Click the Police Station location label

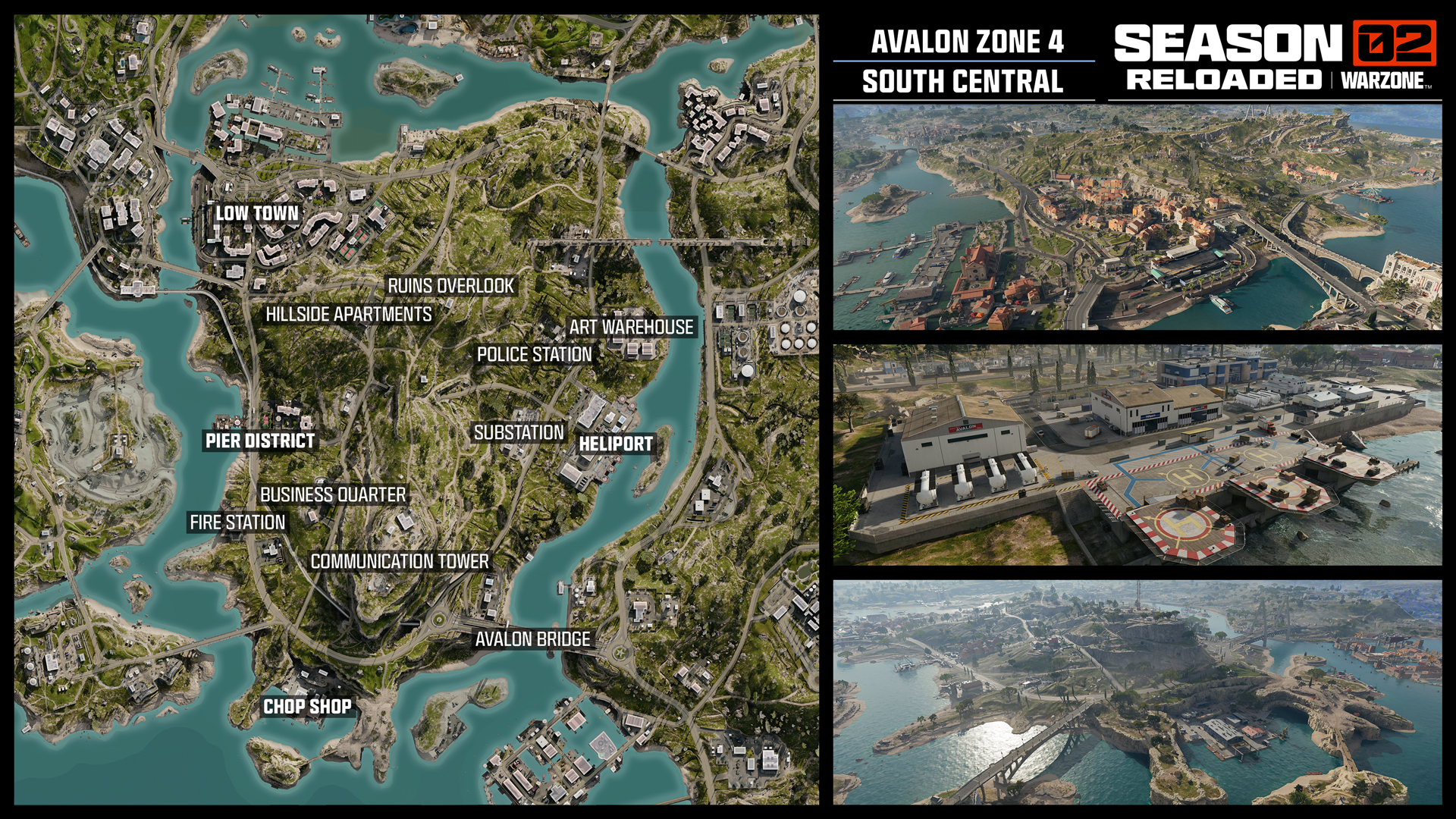point(534,354)
